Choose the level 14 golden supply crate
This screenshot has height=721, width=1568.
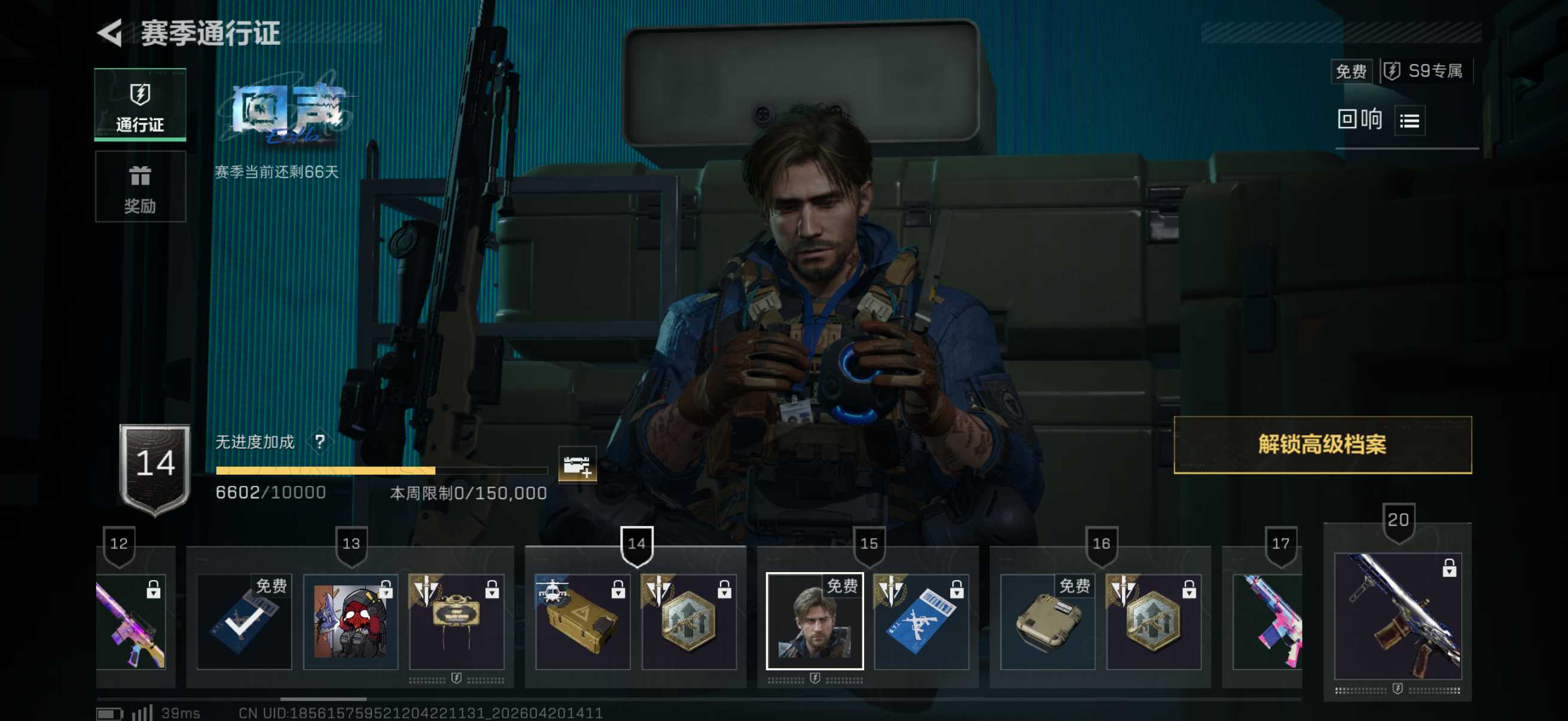pos(582,621)
